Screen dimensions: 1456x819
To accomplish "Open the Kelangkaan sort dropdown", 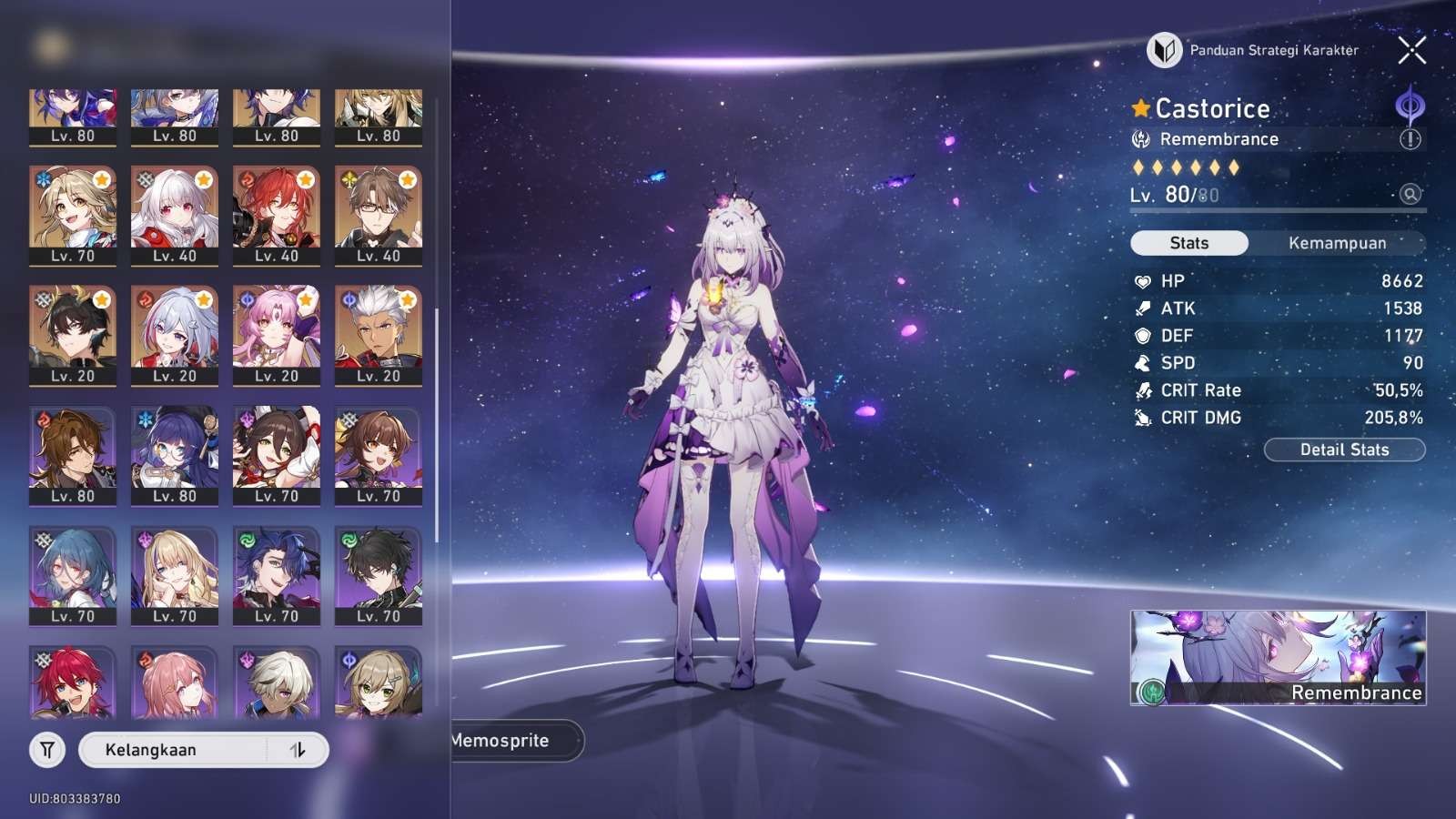I will click(173, 750).
